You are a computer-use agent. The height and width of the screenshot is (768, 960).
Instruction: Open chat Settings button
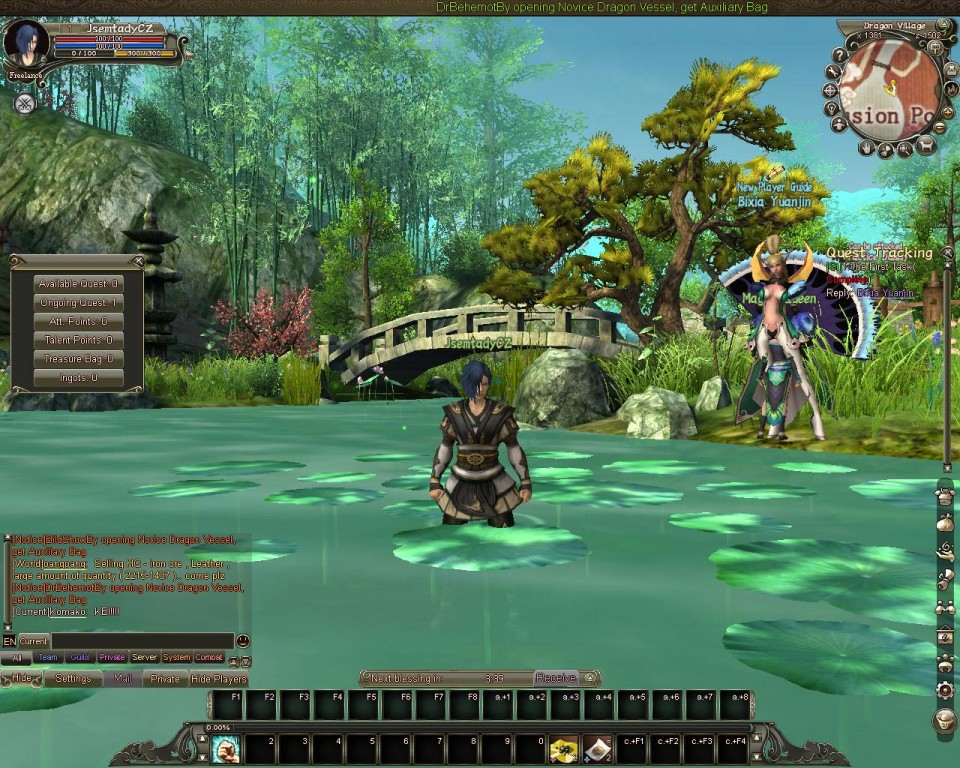click(73, 679)
